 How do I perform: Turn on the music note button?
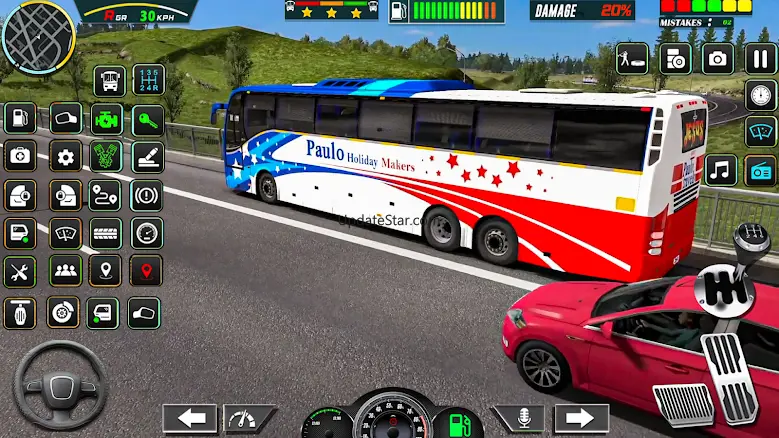point(720,170)
